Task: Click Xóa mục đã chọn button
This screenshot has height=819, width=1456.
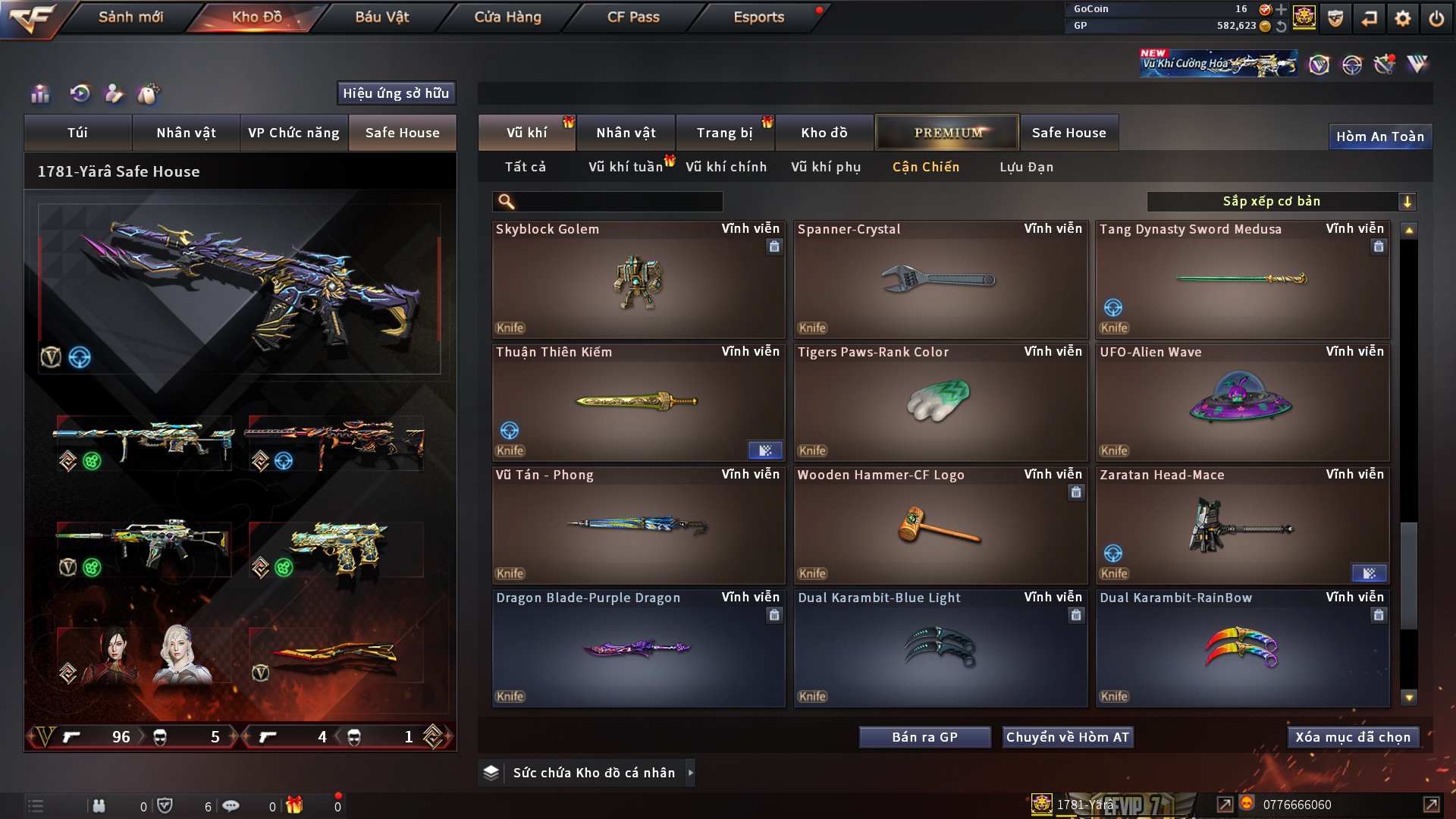Action: [1352, 737]
